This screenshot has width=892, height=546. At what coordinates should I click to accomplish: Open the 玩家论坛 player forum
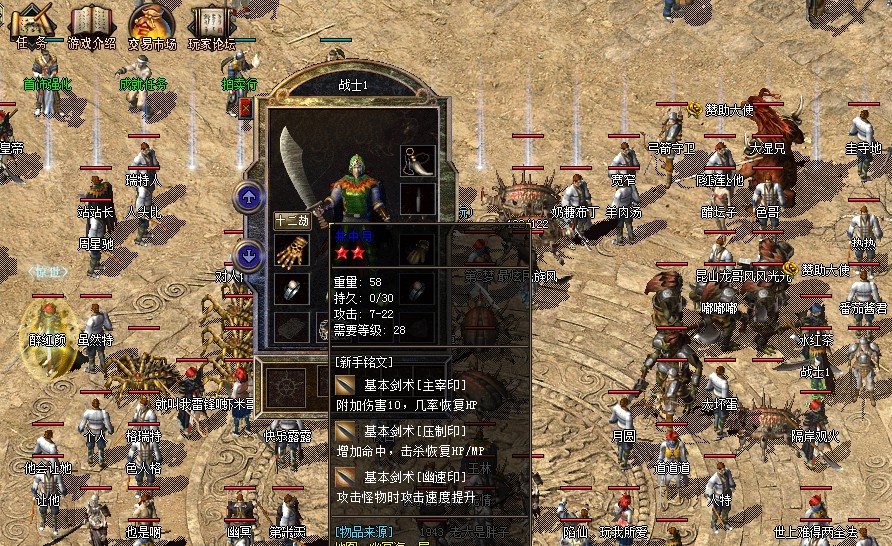pos(211,23)
